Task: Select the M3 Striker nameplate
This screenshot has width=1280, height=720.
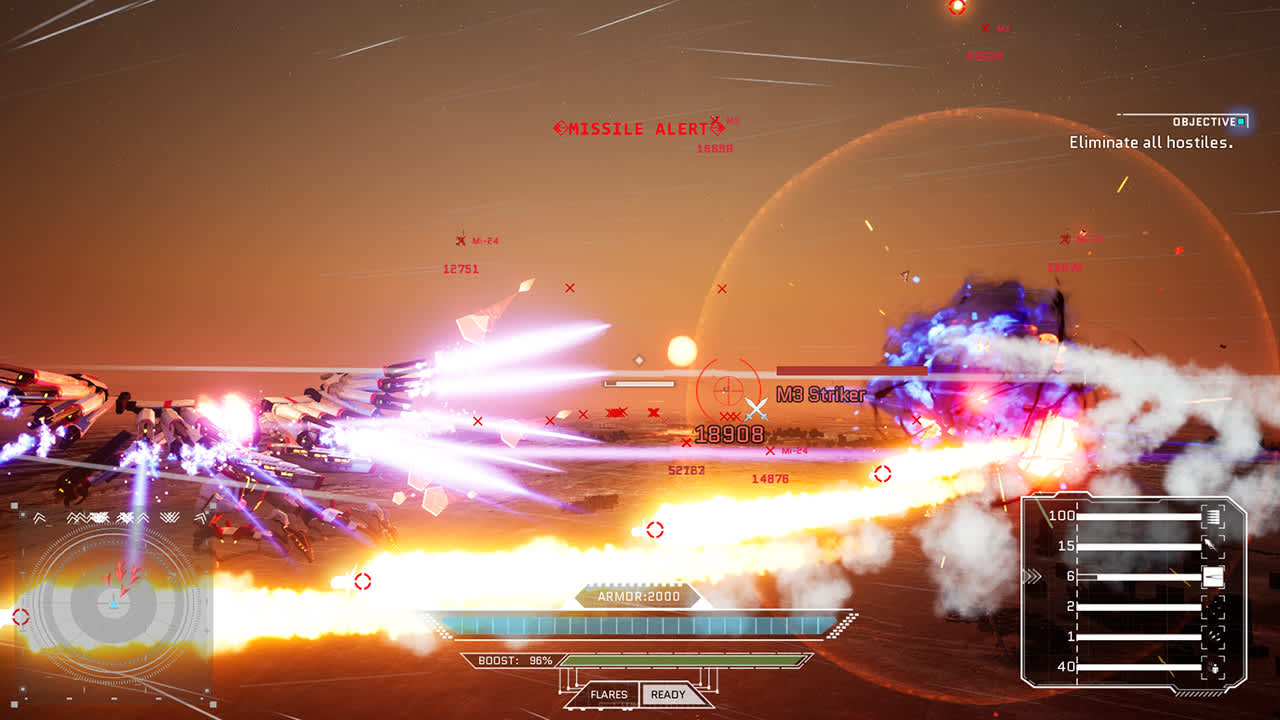Action: click(x=822, y=396)
